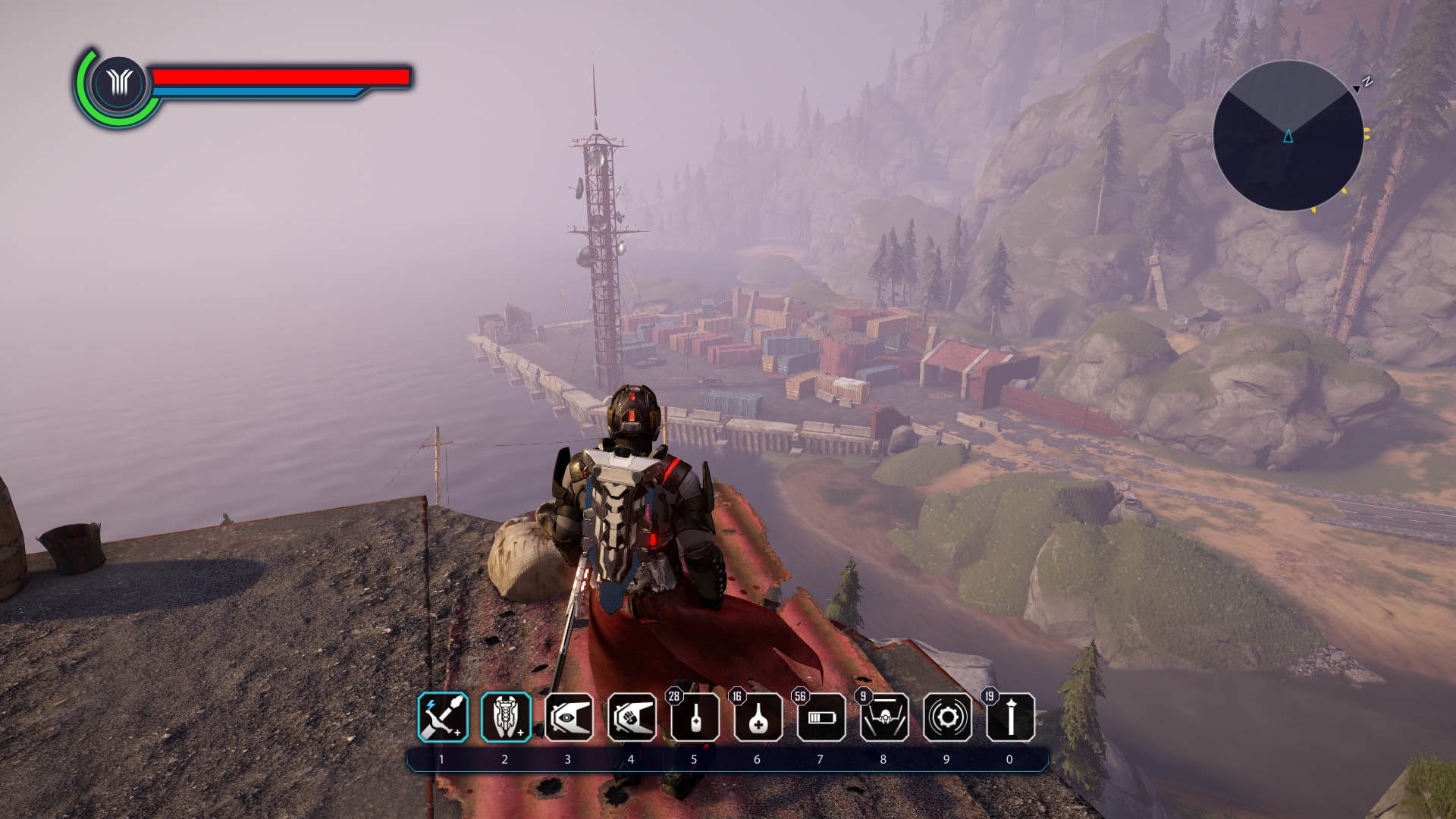Activate the eye visor ability
This screenshot has width=1456, height=819.
point(569,717)
